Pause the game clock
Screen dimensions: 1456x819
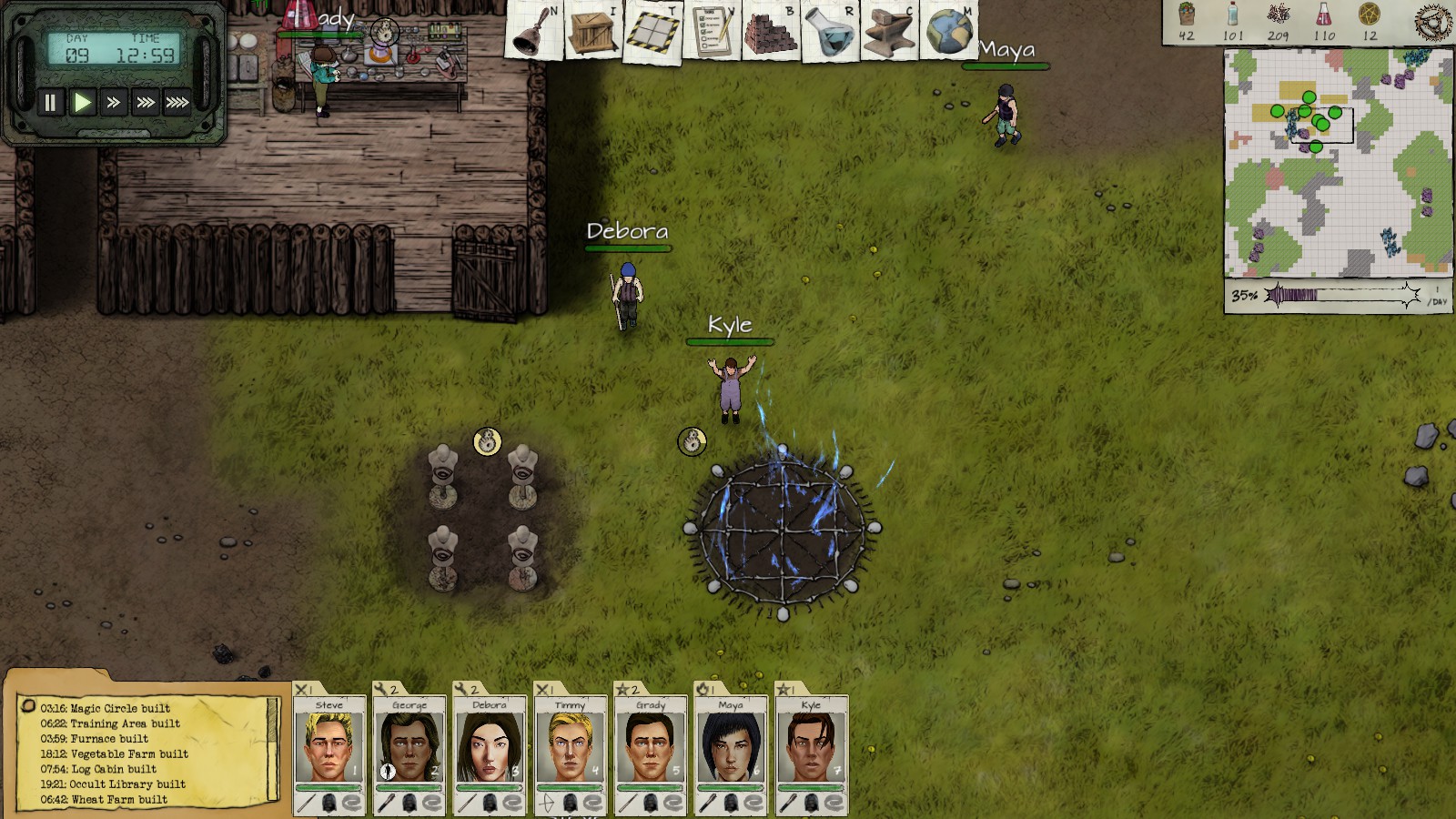(x=50, y=103)
